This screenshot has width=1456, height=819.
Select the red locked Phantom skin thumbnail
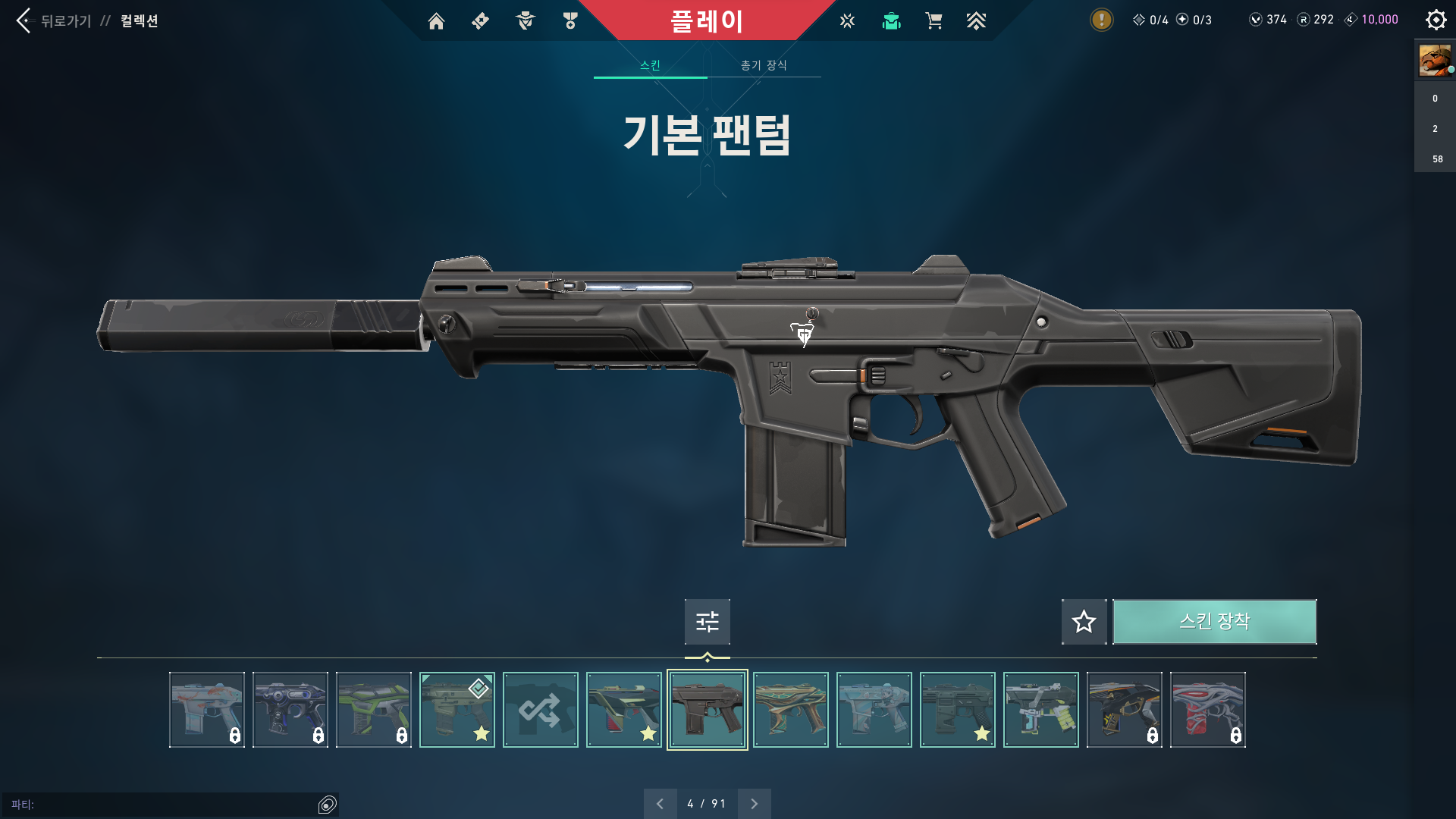click(x=1207, y=710)
